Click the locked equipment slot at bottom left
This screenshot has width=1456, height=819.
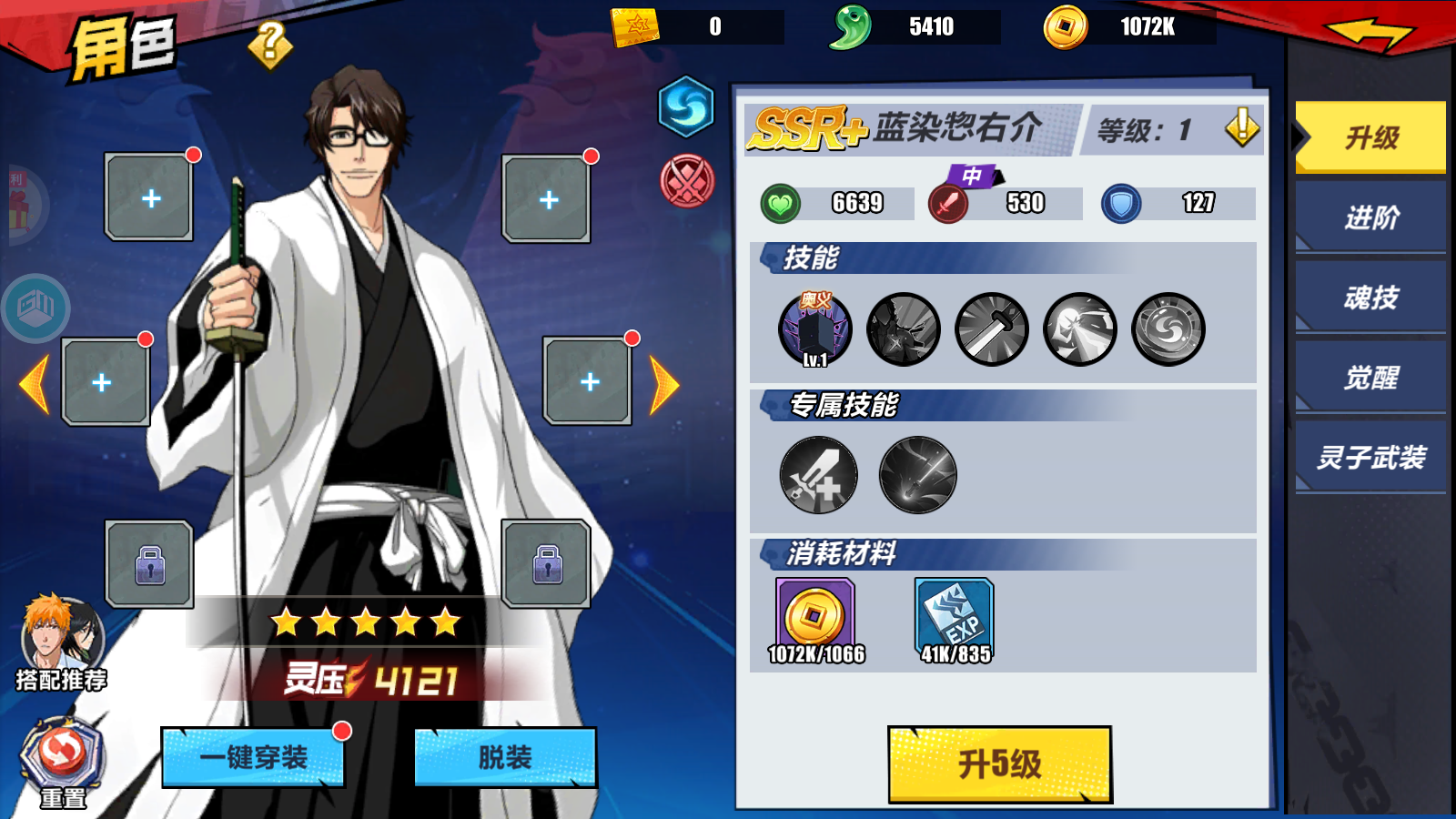[148, 566]
